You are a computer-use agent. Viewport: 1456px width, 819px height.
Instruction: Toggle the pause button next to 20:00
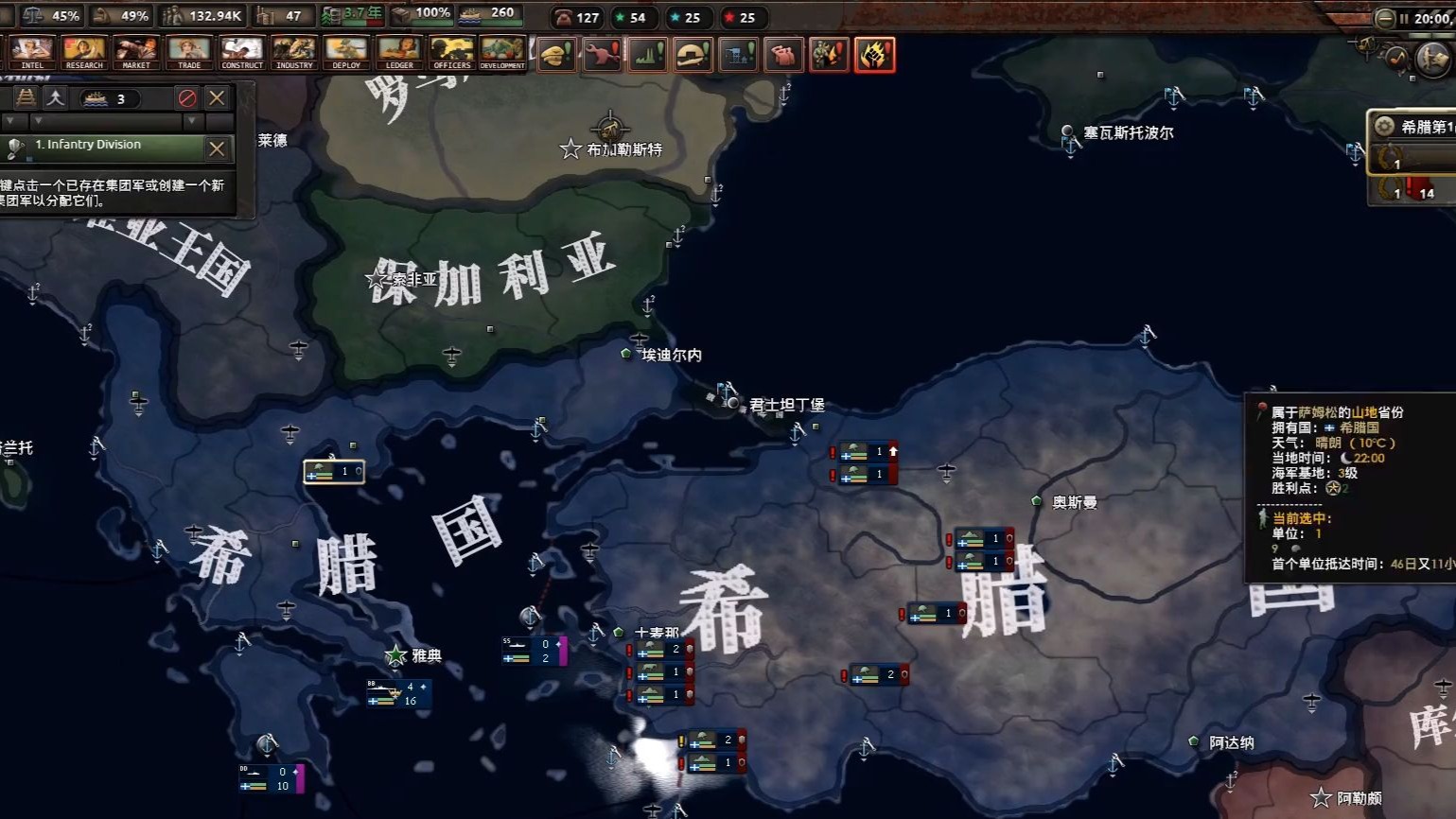tap(1403, 16)
